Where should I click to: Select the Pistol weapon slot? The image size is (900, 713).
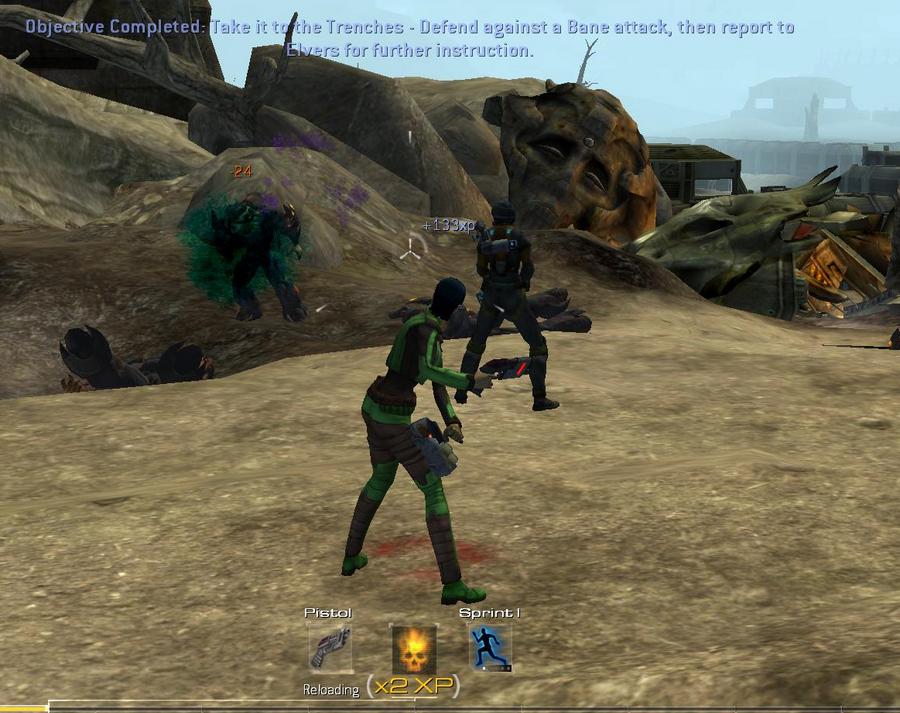click(x=330, y=647)
